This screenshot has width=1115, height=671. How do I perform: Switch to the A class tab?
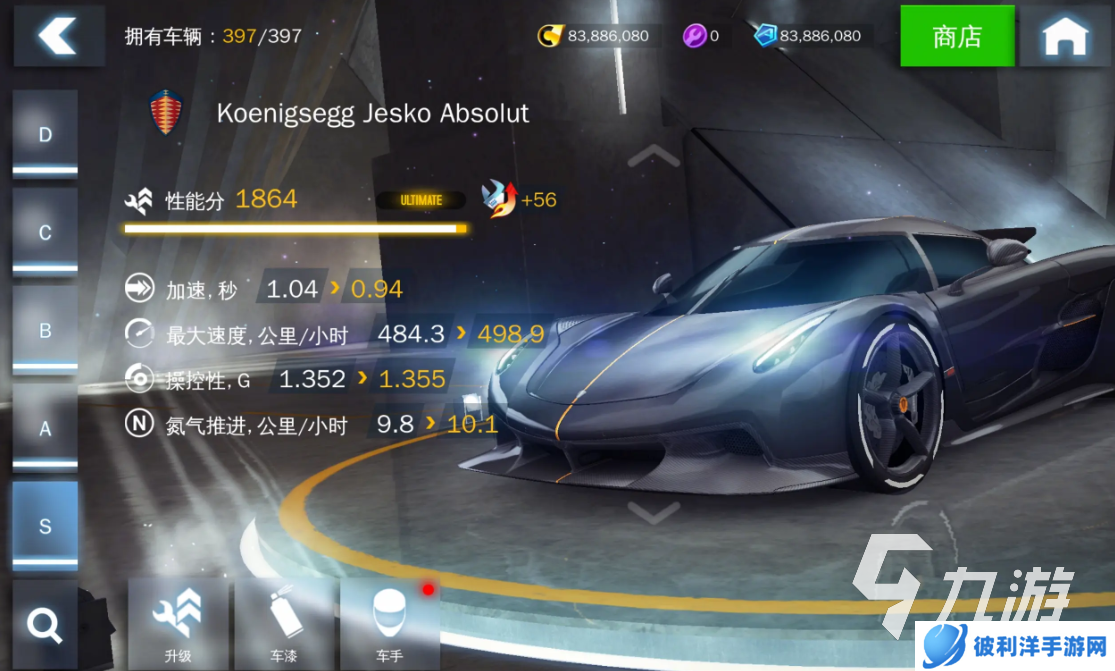[x=45, y=429]
